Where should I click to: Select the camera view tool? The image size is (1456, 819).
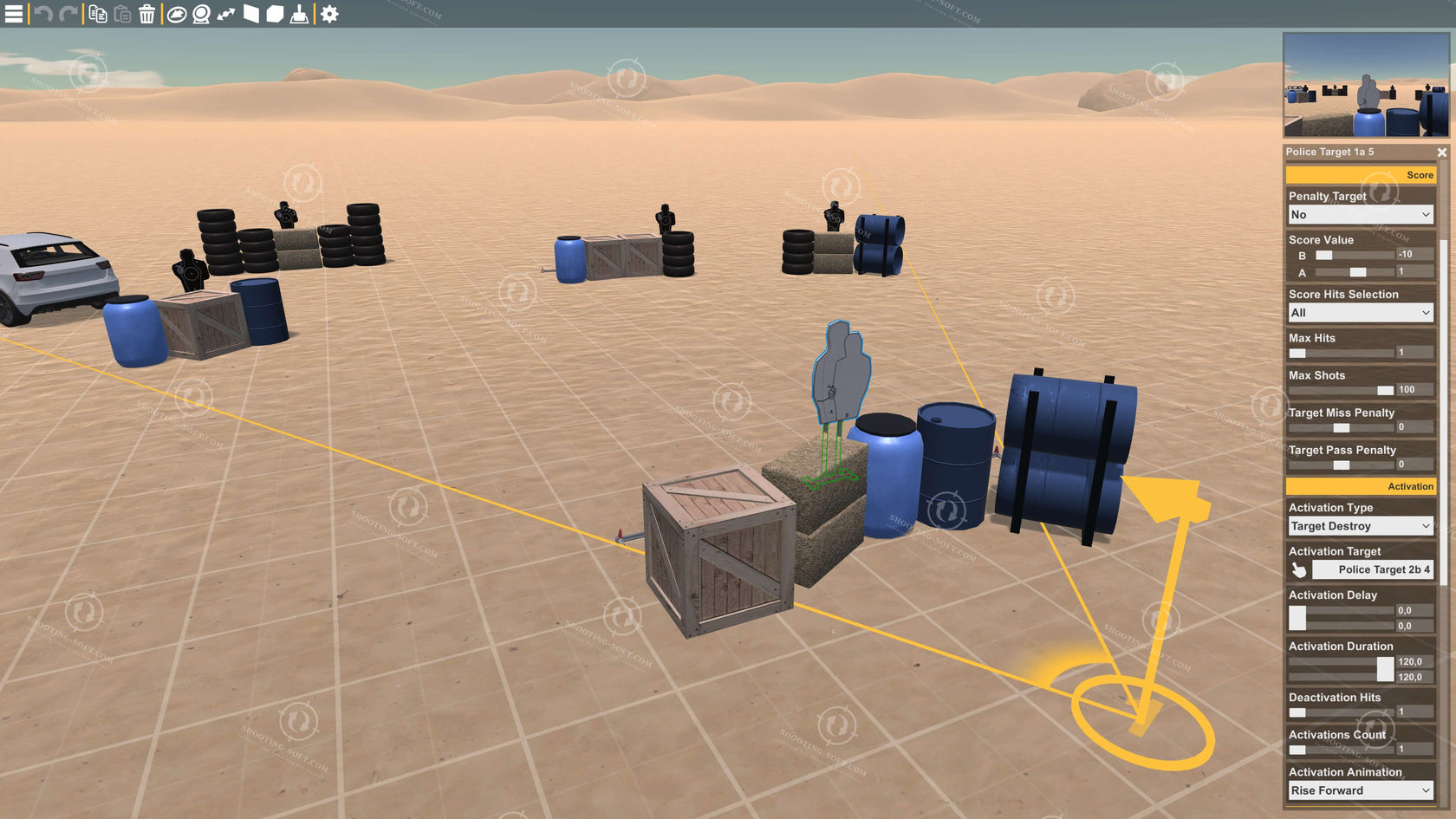199,14
